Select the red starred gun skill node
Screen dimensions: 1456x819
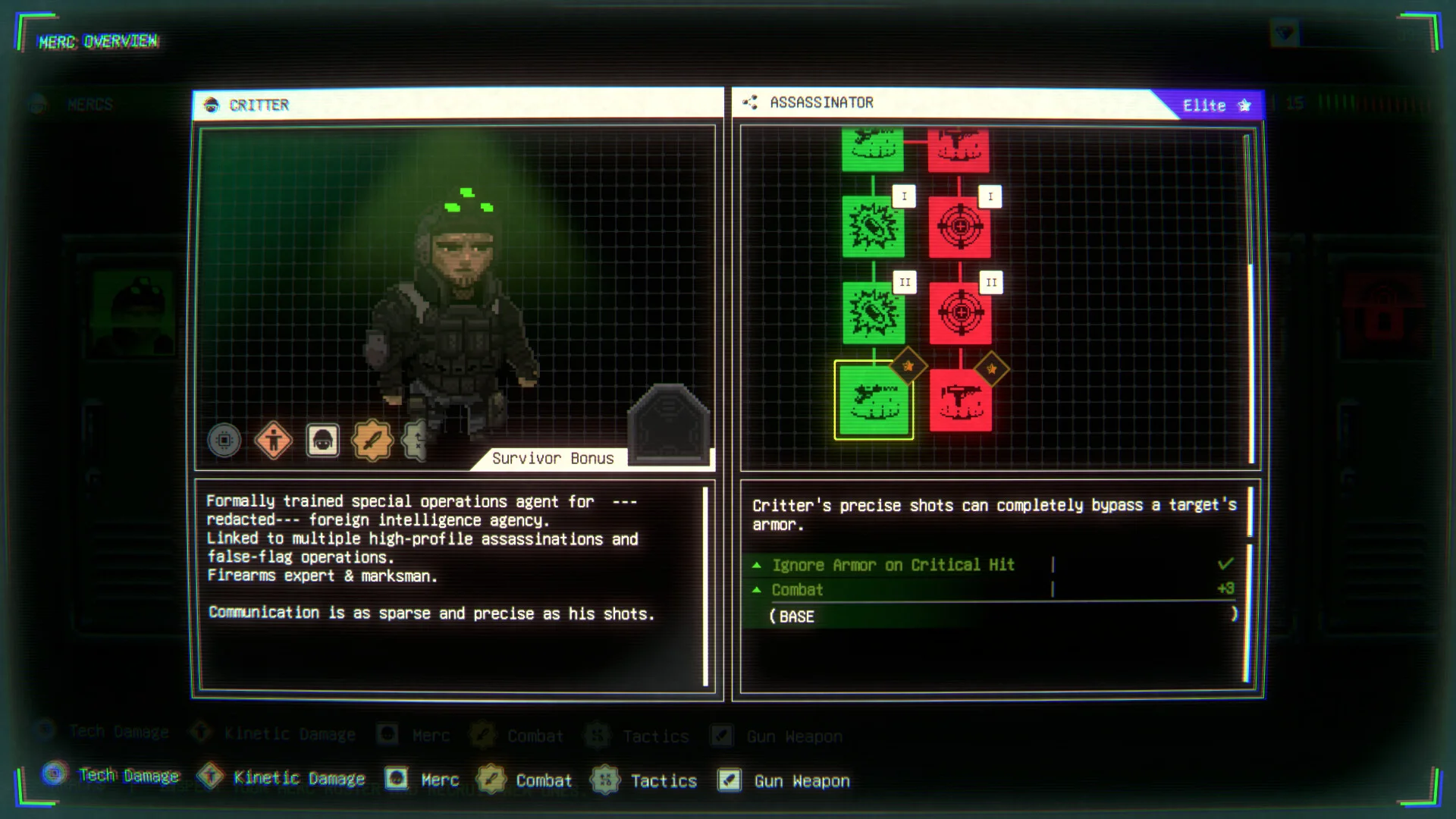(x=960, y=400)
